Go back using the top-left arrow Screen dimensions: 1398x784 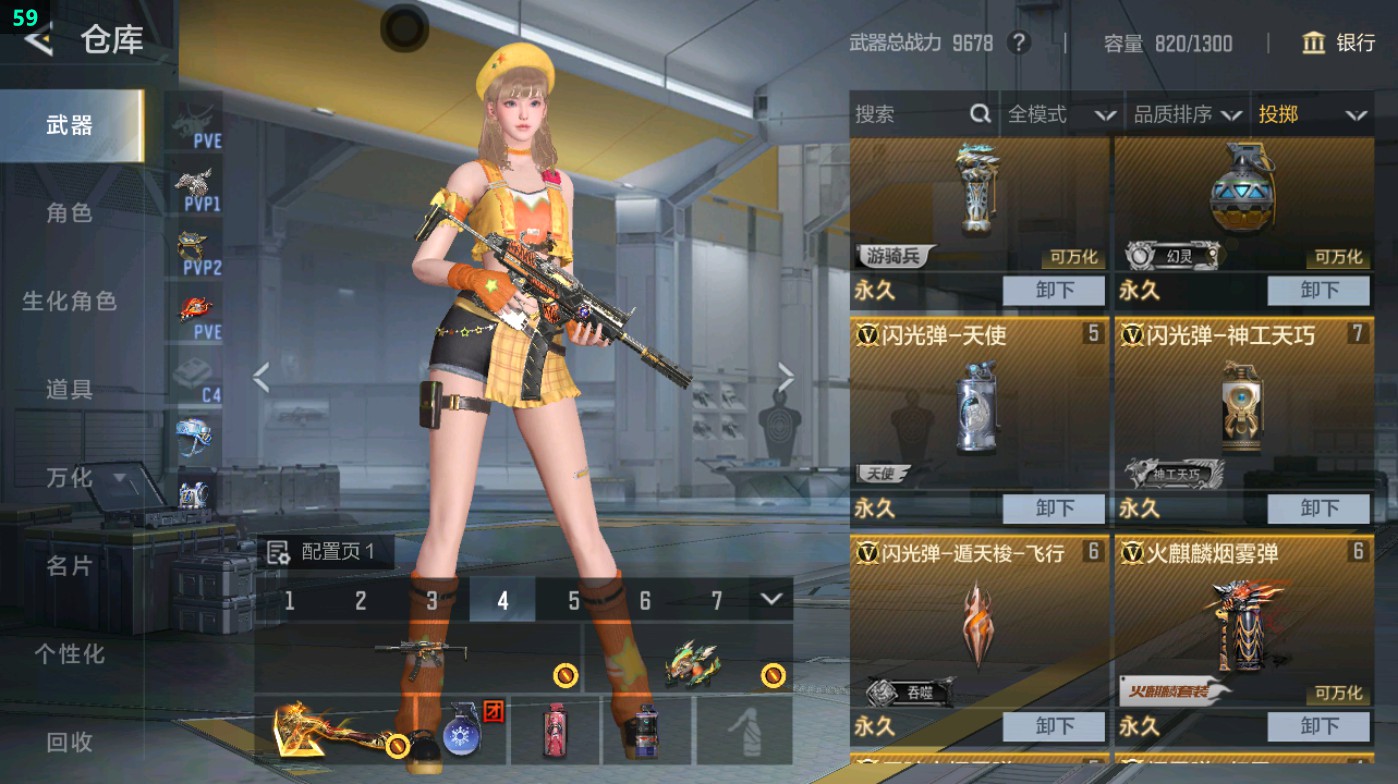38,40
